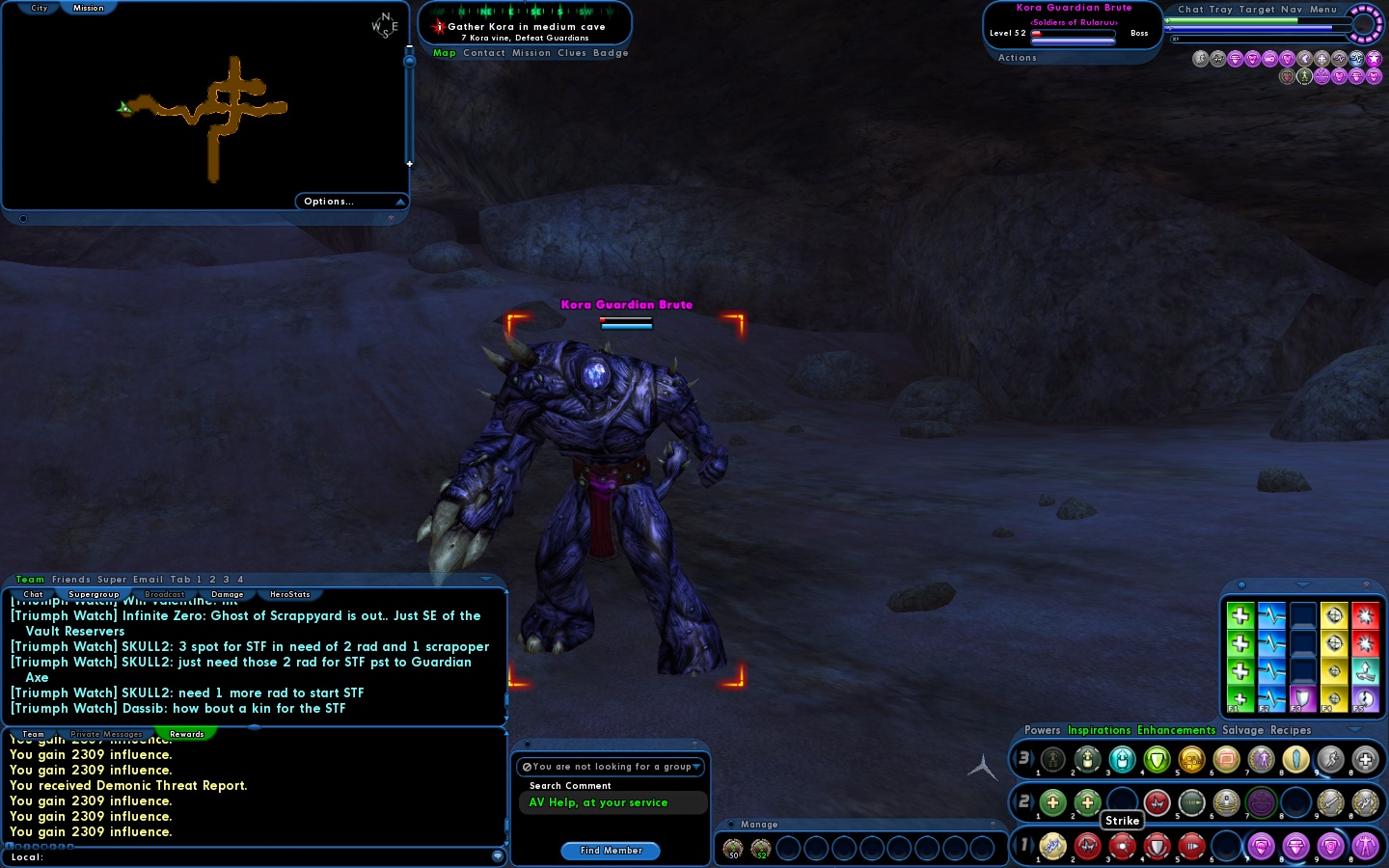Activate the Sprint running-figure power in tray three
The image size is (1389, 868).
coord(1329,760)
